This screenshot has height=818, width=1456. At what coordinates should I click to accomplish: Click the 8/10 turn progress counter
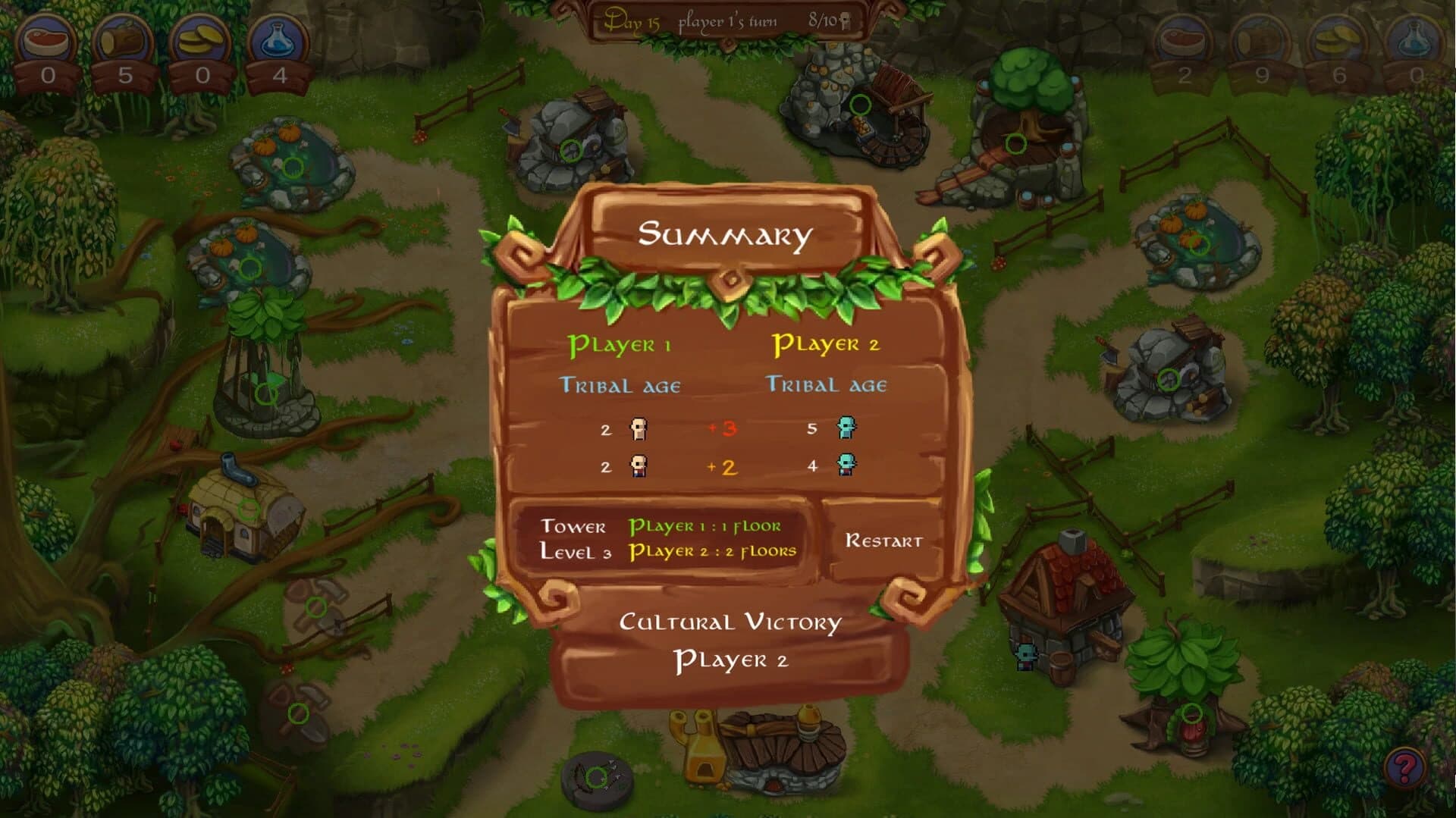823,21
